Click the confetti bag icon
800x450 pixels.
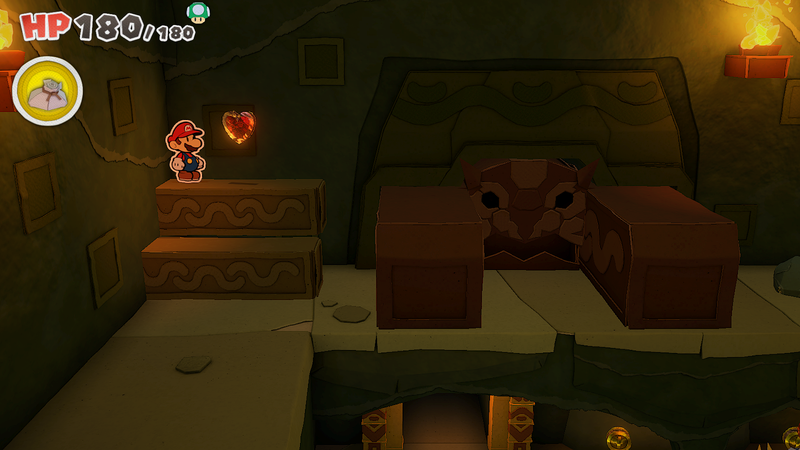[47, 92]
